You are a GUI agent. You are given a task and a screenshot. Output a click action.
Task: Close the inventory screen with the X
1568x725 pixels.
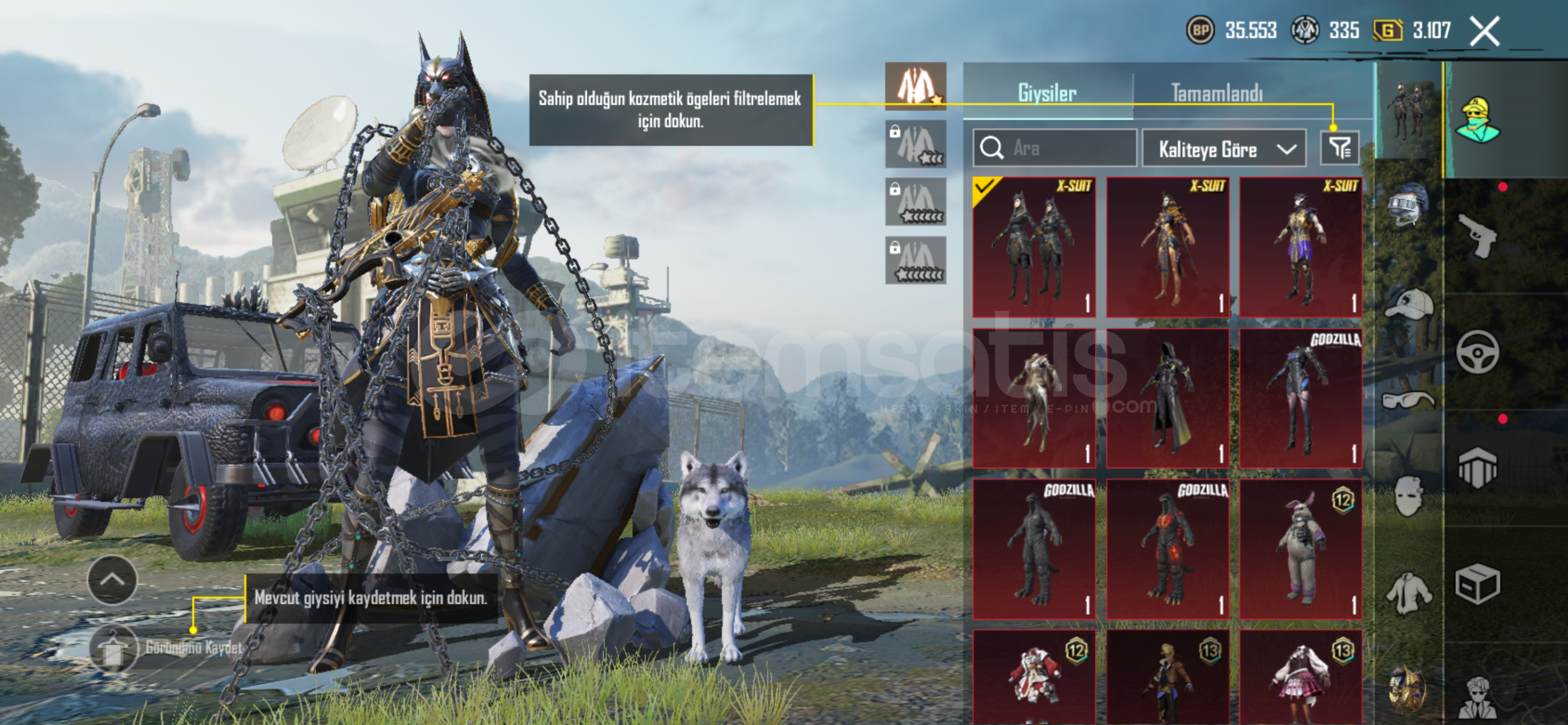coord(1484,32)
